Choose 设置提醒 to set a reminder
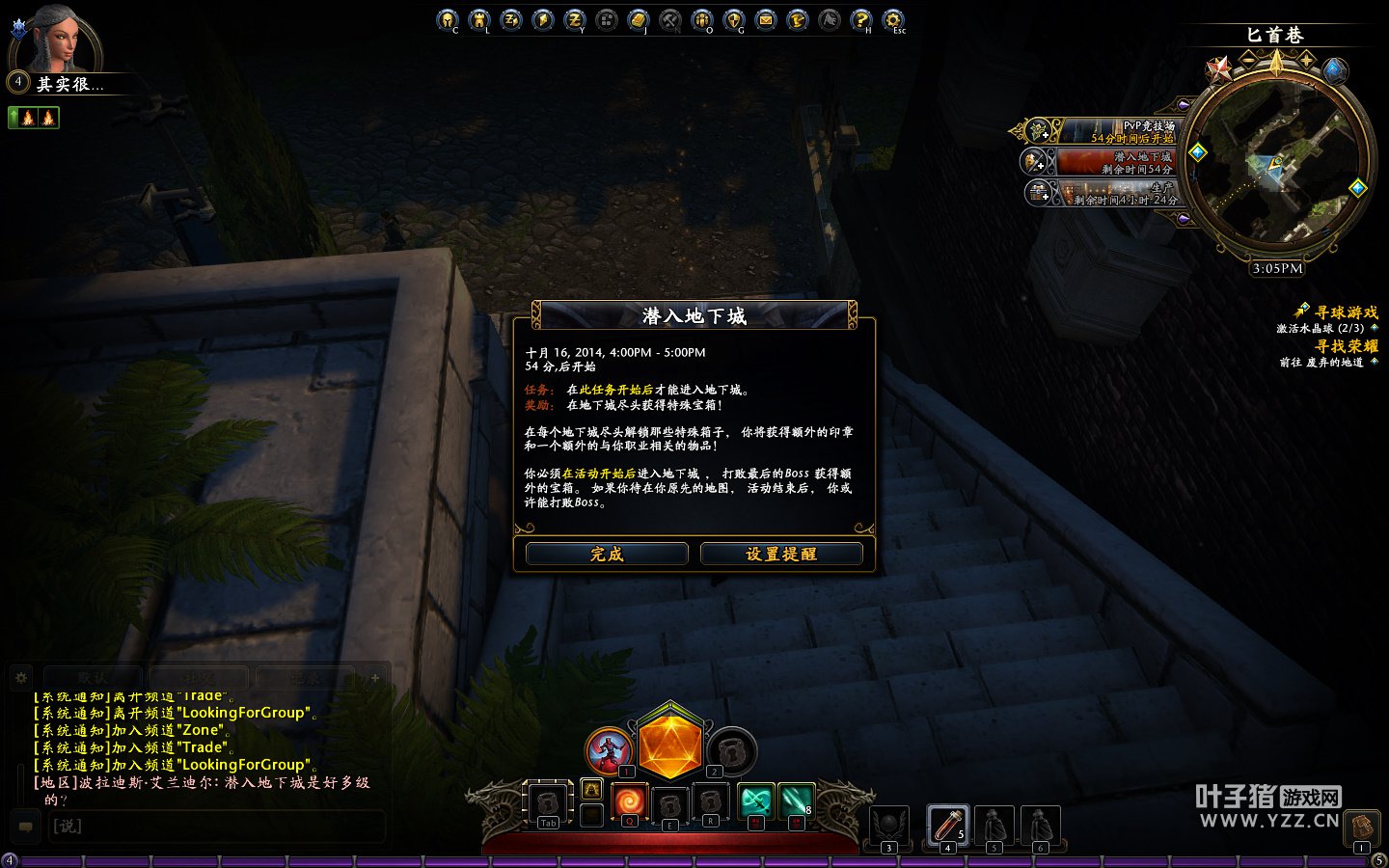The image size is (1389, 868). click(781, 554)
